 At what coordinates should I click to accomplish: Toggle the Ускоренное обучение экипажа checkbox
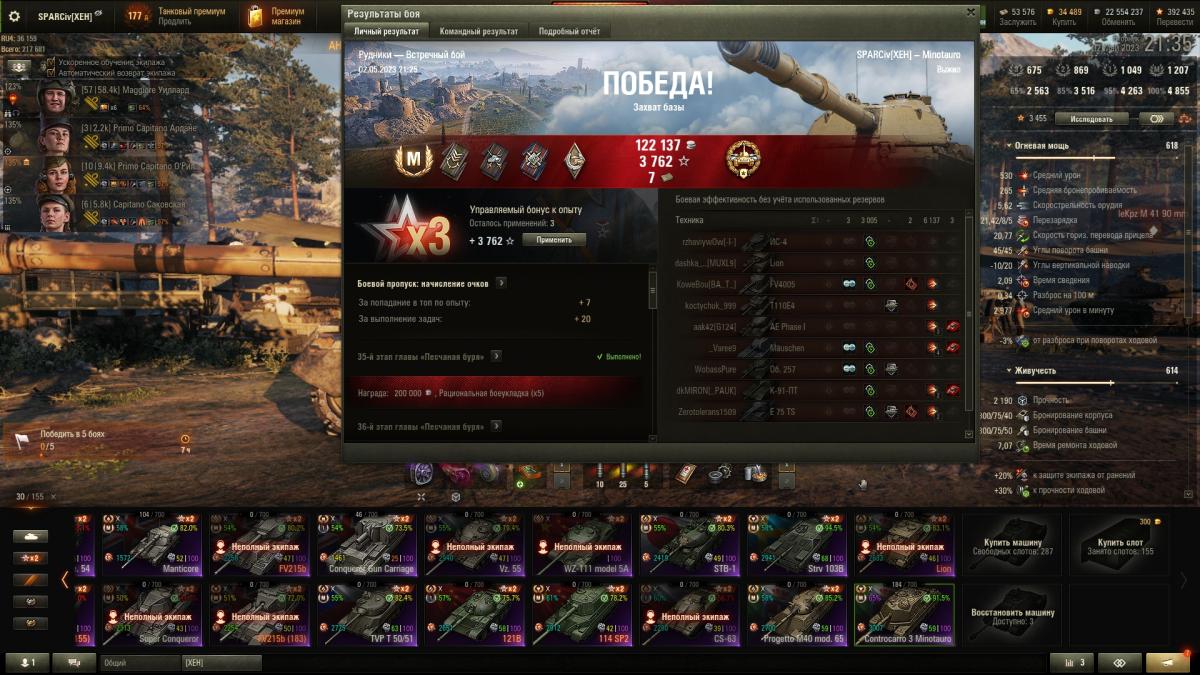(x=51, y=62)
